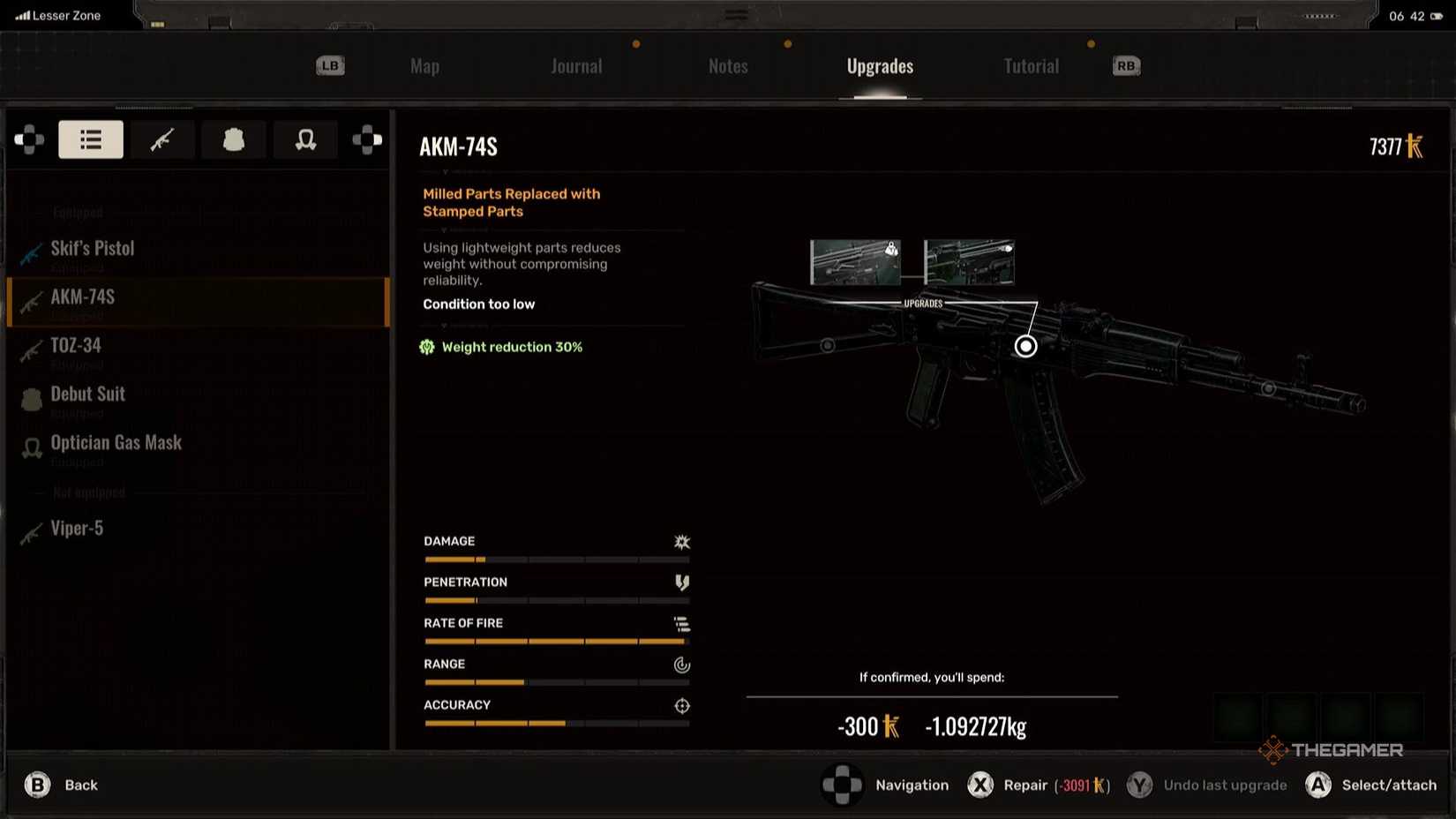Image resolution: width=1456 pixels, height=819 pixels.
Task: Click the Rate of Fire stat icon
Action: (x=681, y=624)
